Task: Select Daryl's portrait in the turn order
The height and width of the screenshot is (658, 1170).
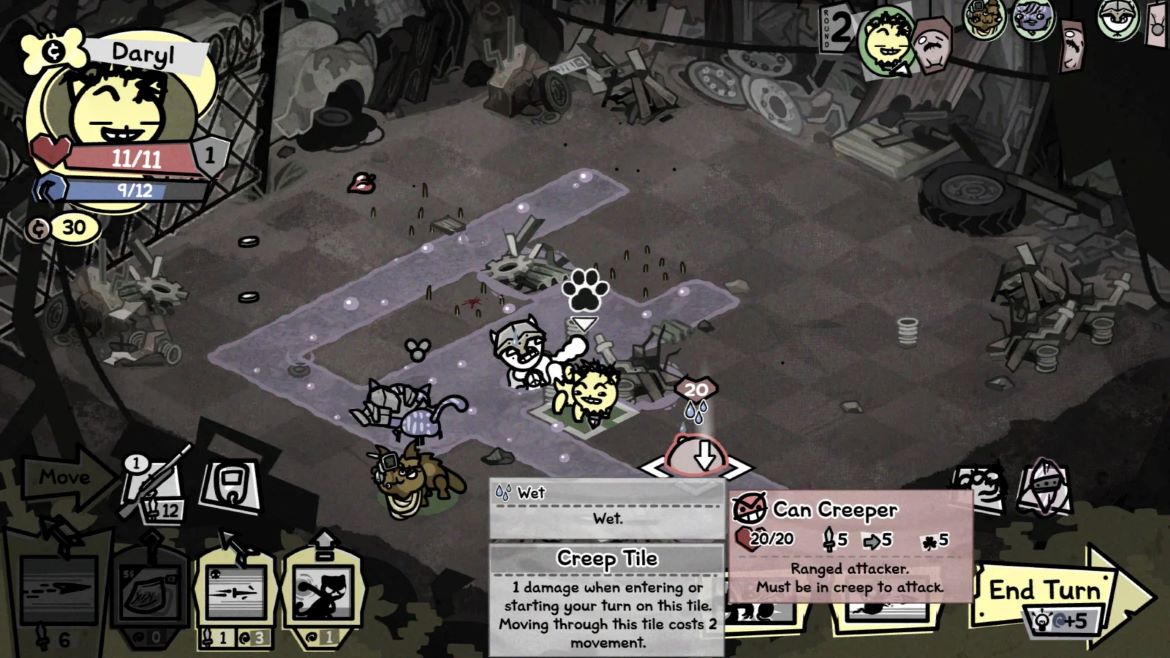Action: click(886, 40)
